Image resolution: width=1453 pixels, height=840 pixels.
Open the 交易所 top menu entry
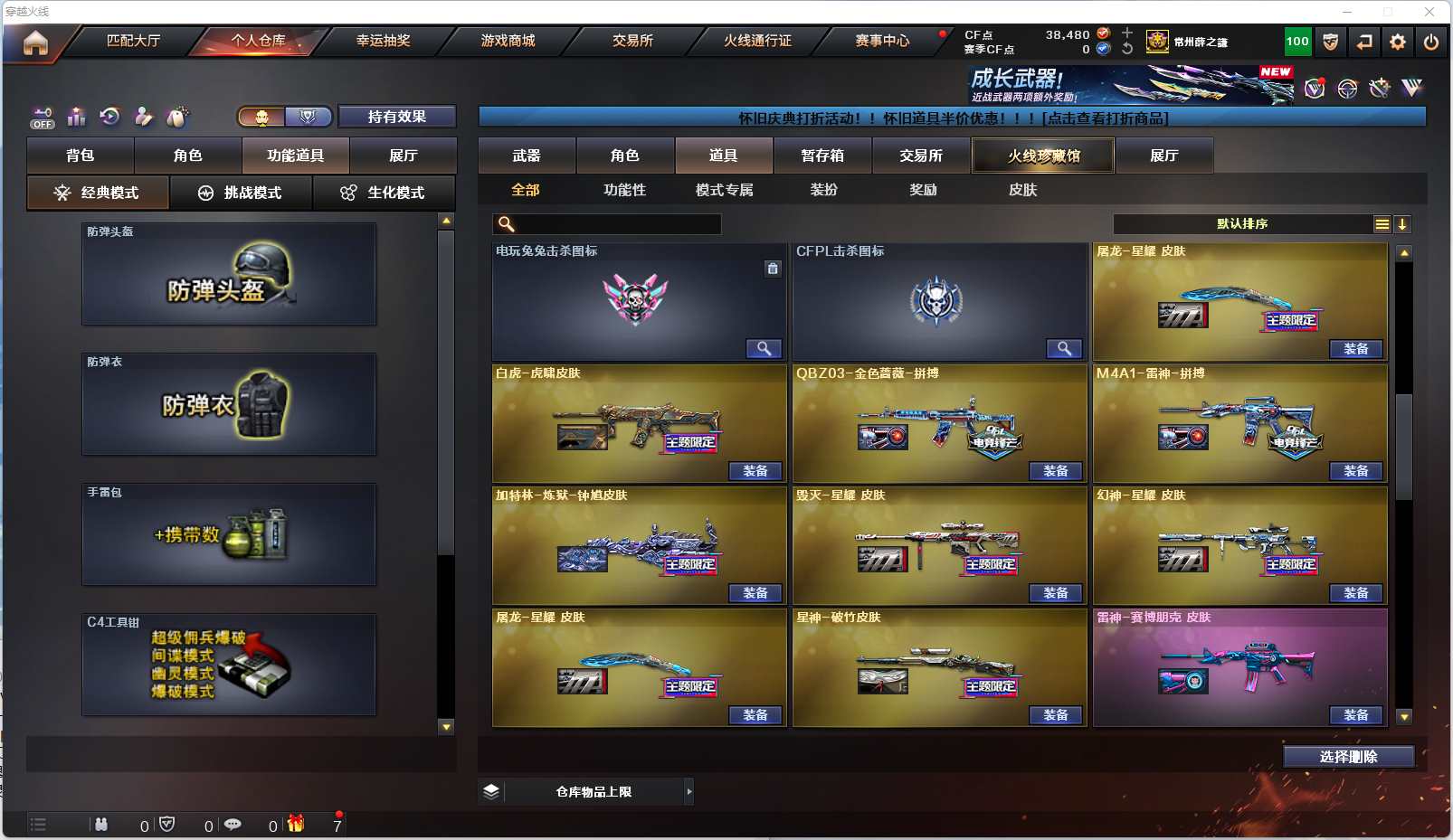(632, 41)
